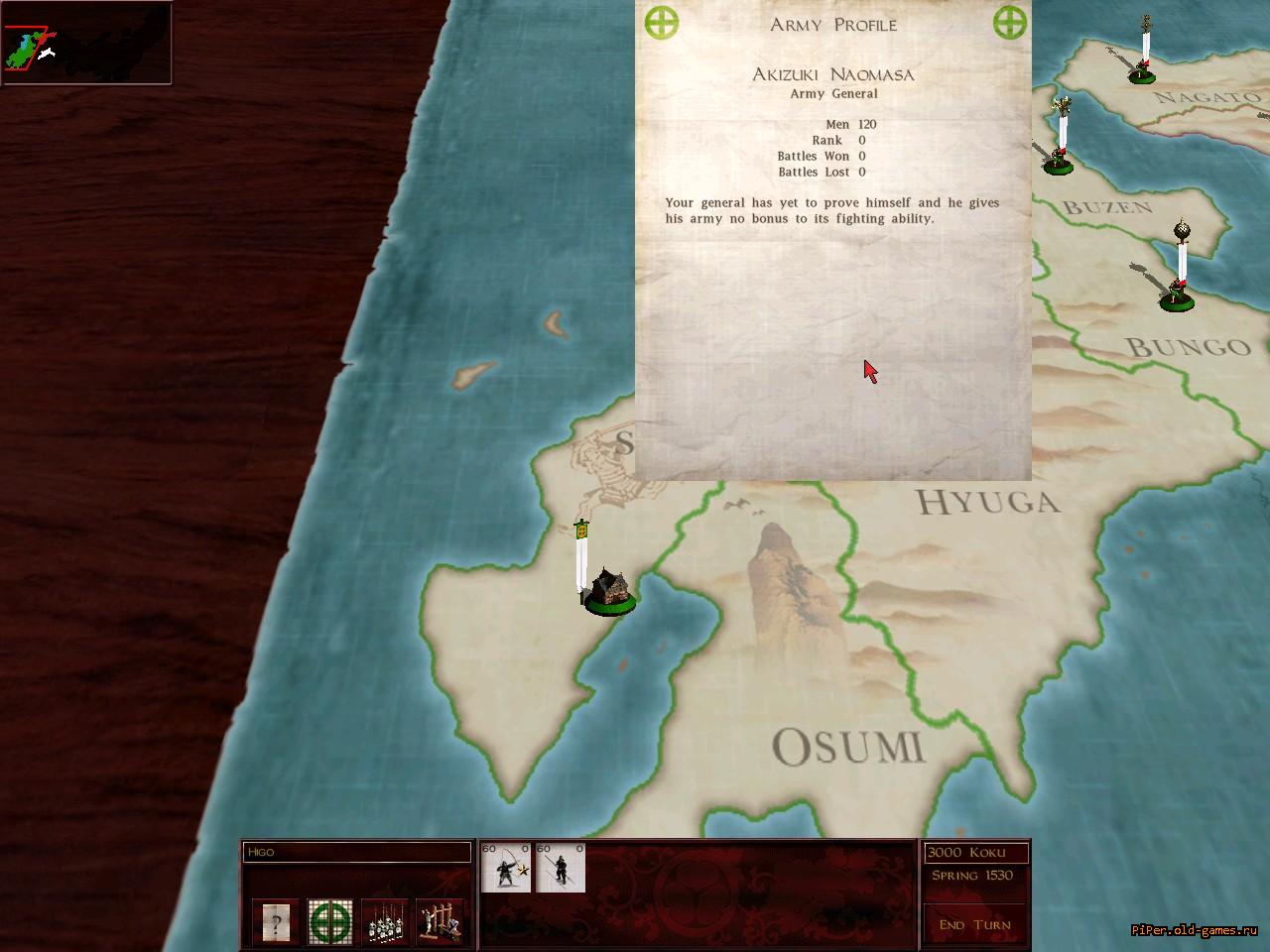1270x952 pixels.
Task: Select the yari spearman unit card
Action: pyautogui.click(x=561, y=868)
